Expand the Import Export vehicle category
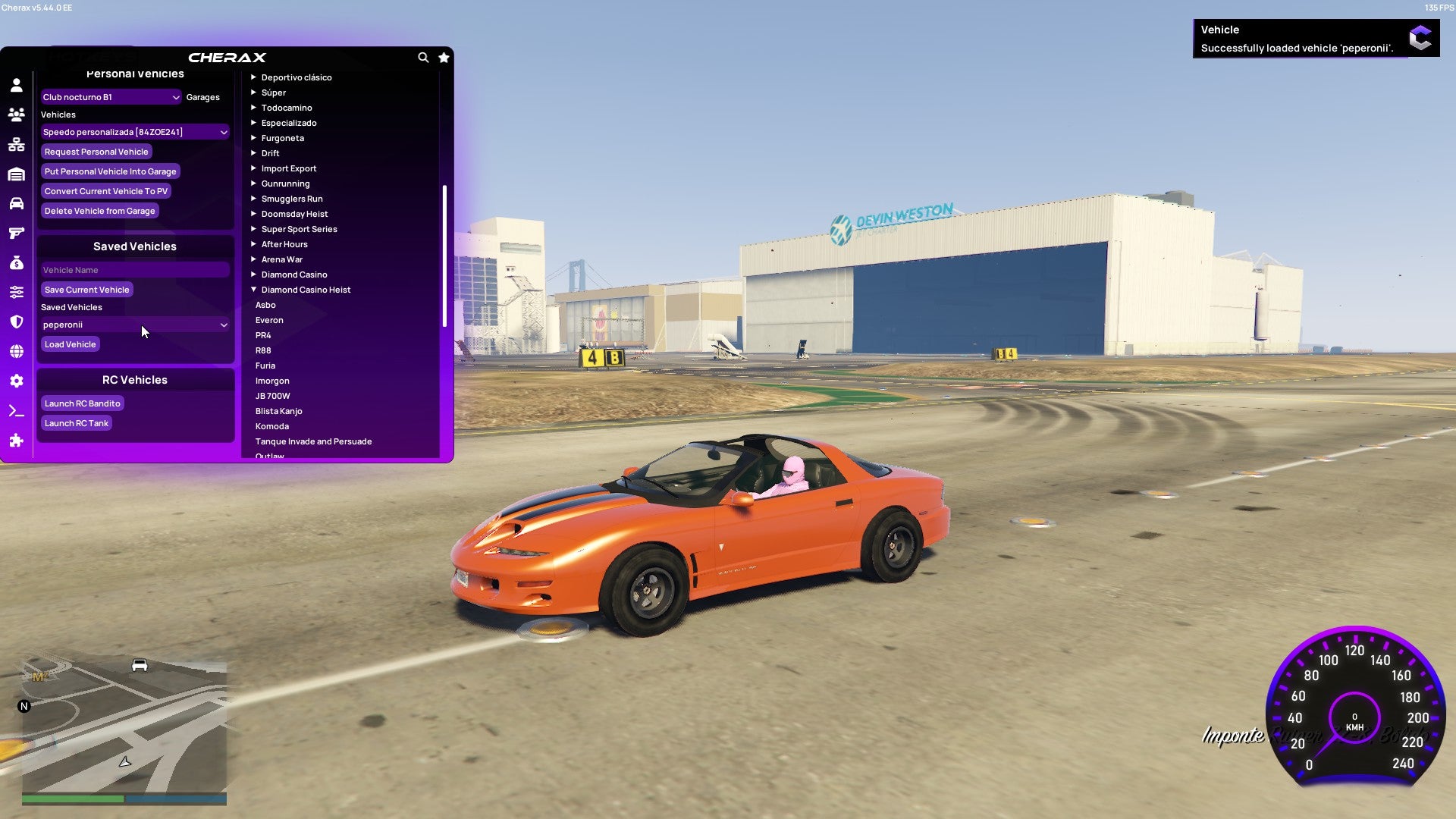 (289, 168)
